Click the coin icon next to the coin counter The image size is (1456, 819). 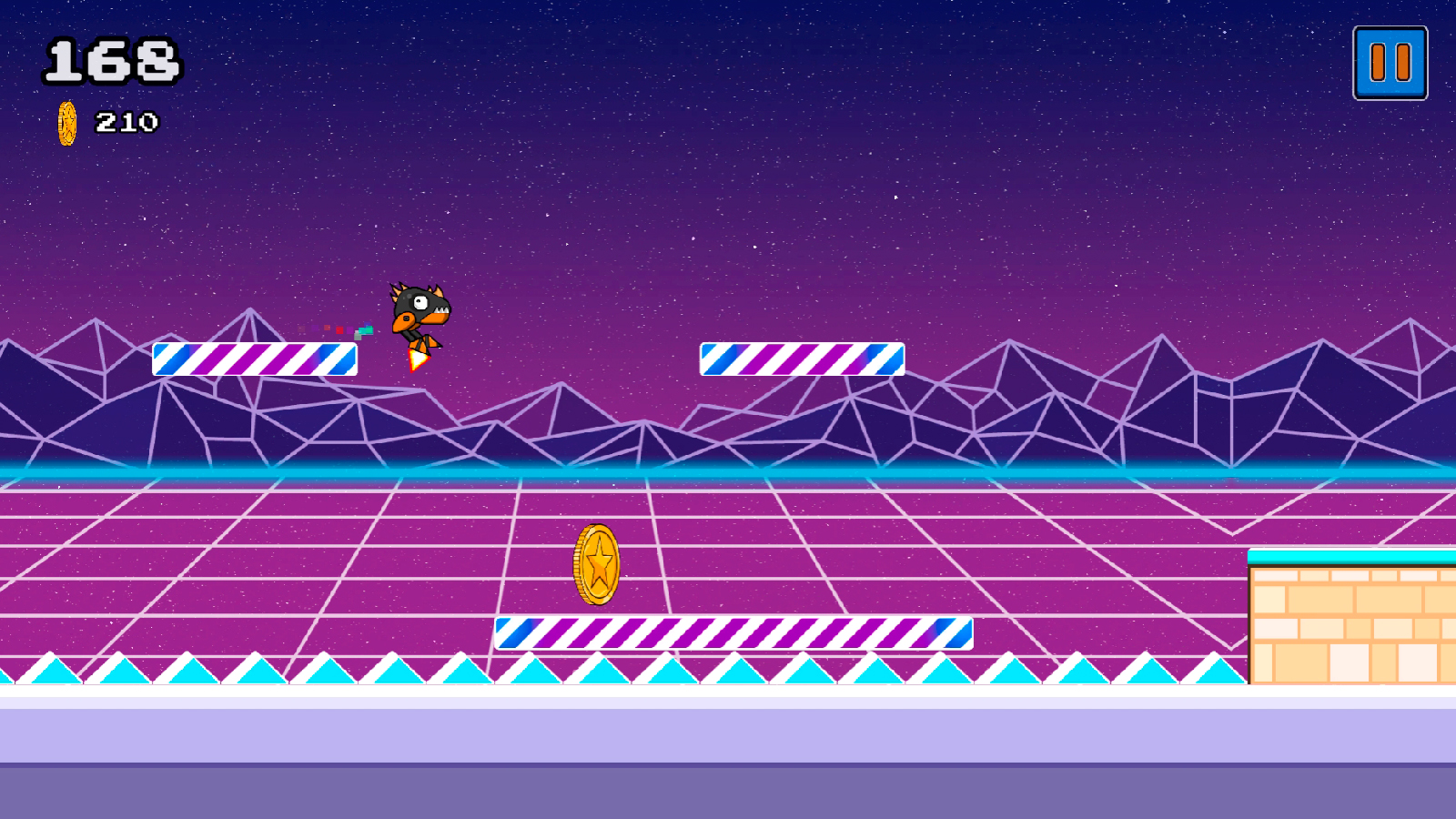click(x=66, y=121)
